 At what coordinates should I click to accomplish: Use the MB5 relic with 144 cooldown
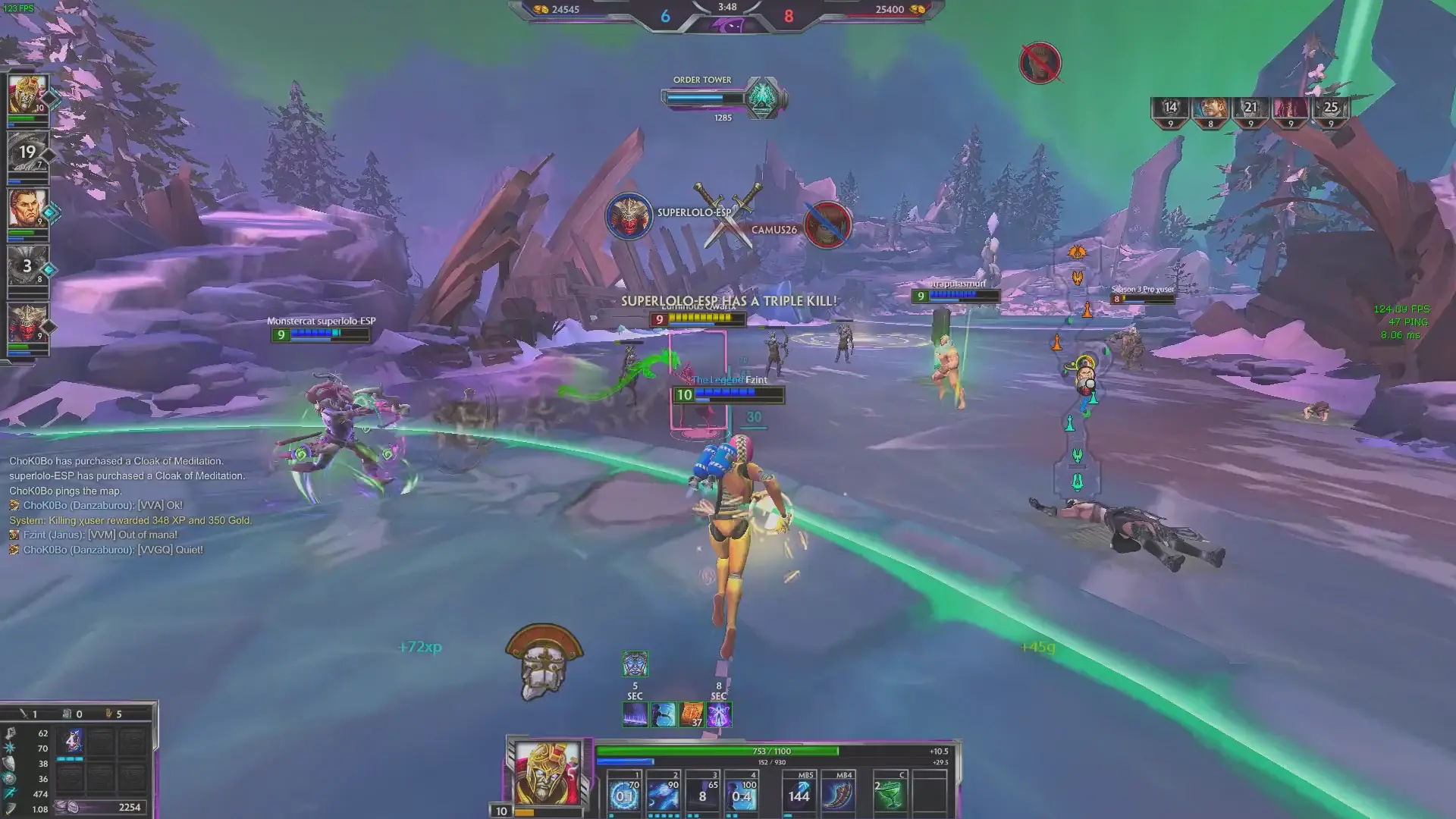[799, 795]
